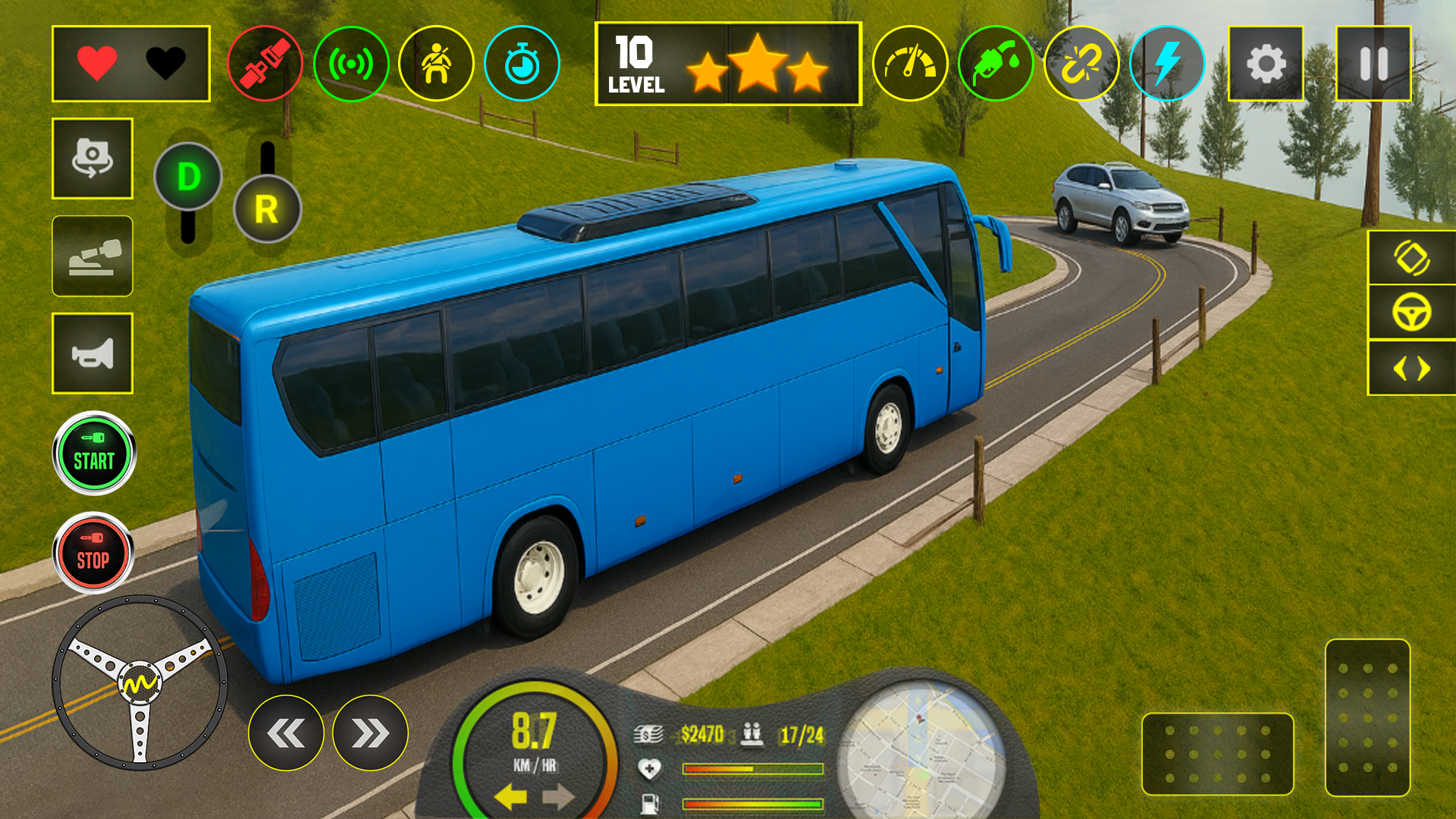
Task: Select the fuel pump icon
Action: click(994, 64)
